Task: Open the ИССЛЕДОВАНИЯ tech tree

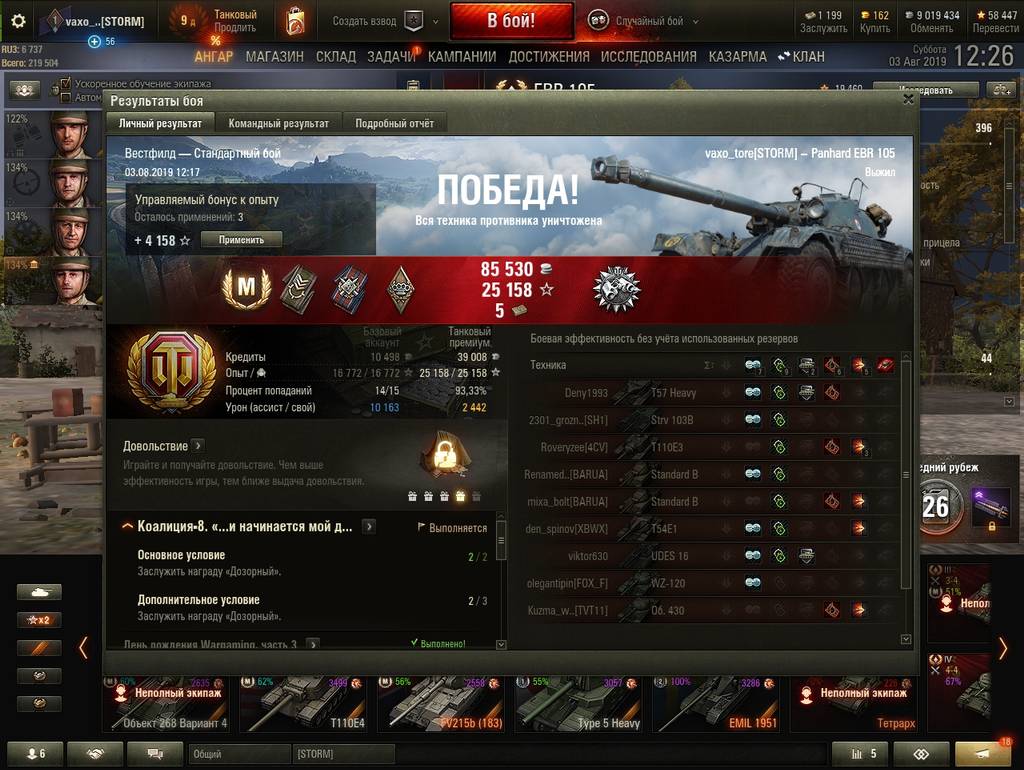Action: 649,57
